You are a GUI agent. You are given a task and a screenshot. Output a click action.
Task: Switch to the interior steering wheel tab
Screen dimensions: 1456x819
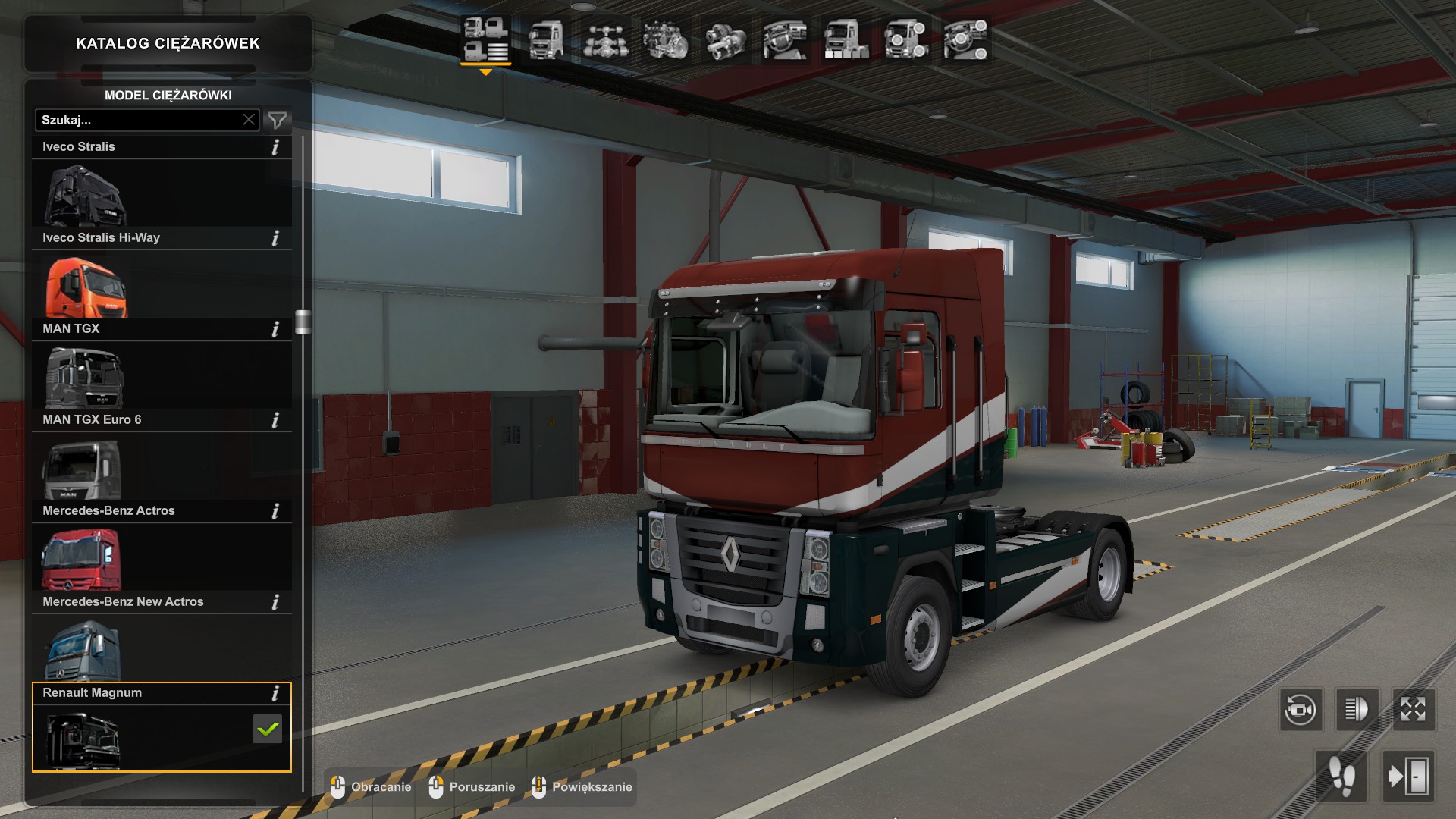[785, 39]
